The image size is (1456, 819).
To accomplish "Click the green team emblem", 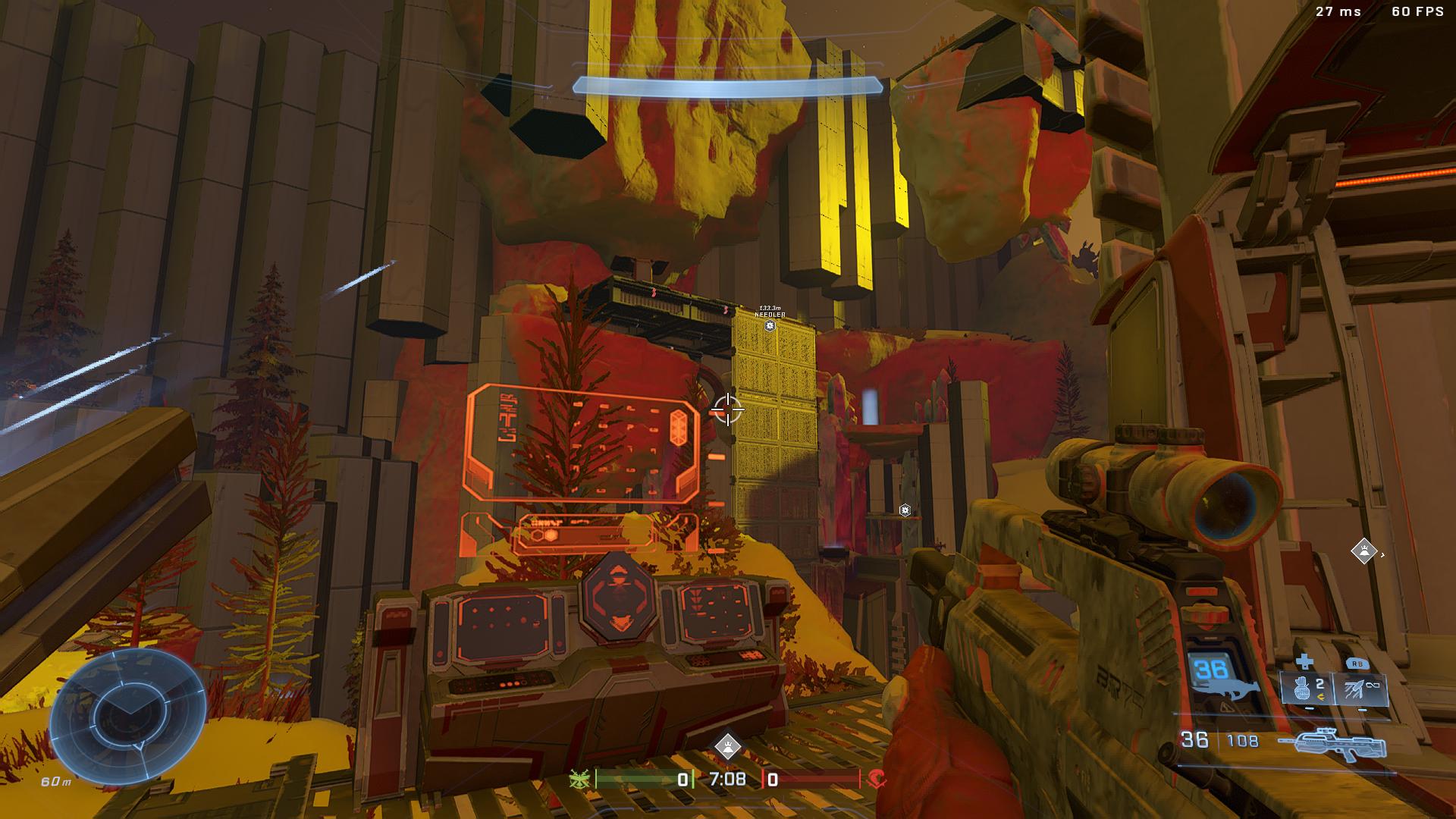I will point(581,779).
